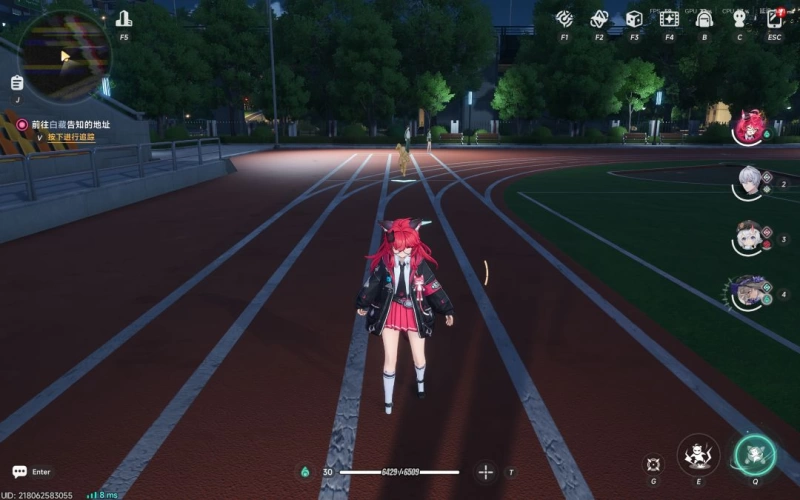Image resolution: width=800 pixels, height=500 pixels.
Task: Open the chat box speech bubble
Action: pos(19,471)
